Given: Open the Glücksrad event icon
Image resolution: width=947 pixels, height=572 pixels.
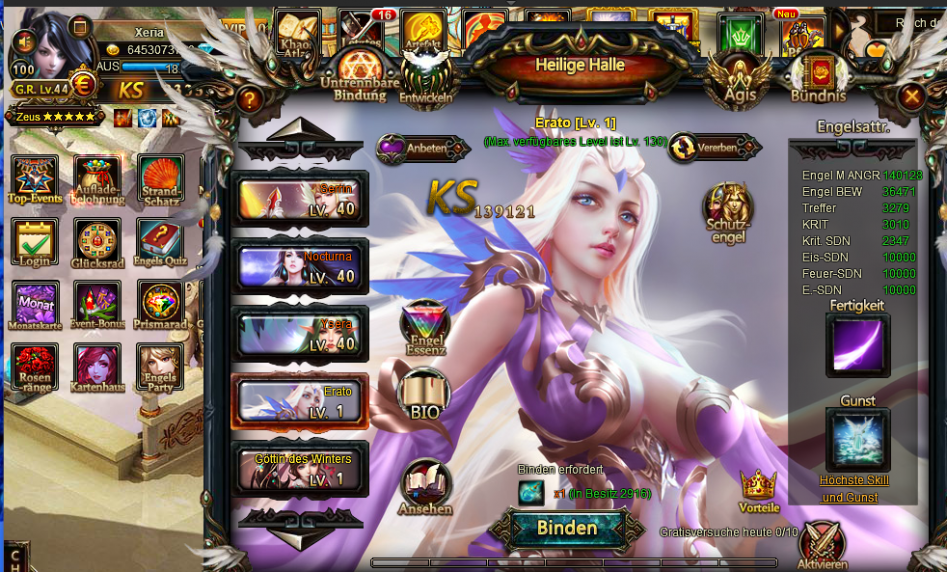Looking at the screenshot, I should (x=97, y=244).
